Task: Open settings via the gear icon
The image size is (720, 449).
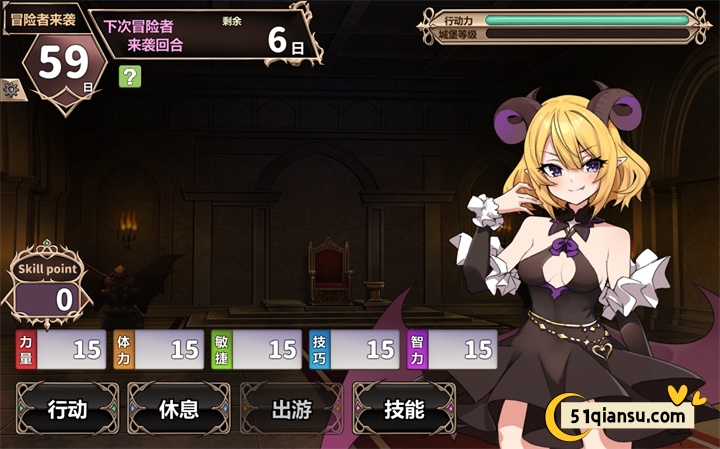Action: pos(11,90)
